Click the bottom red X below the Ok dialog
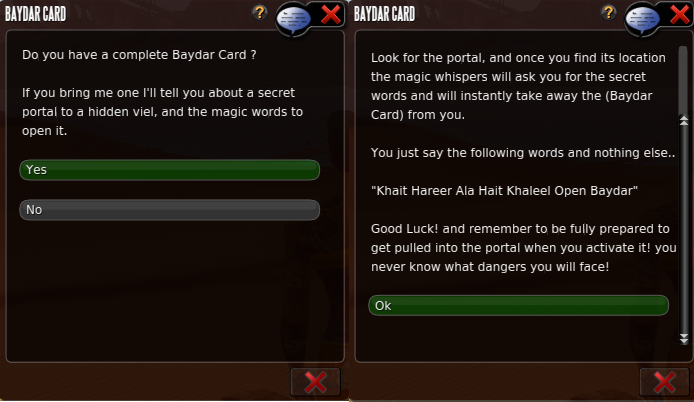 pos(664,382)
